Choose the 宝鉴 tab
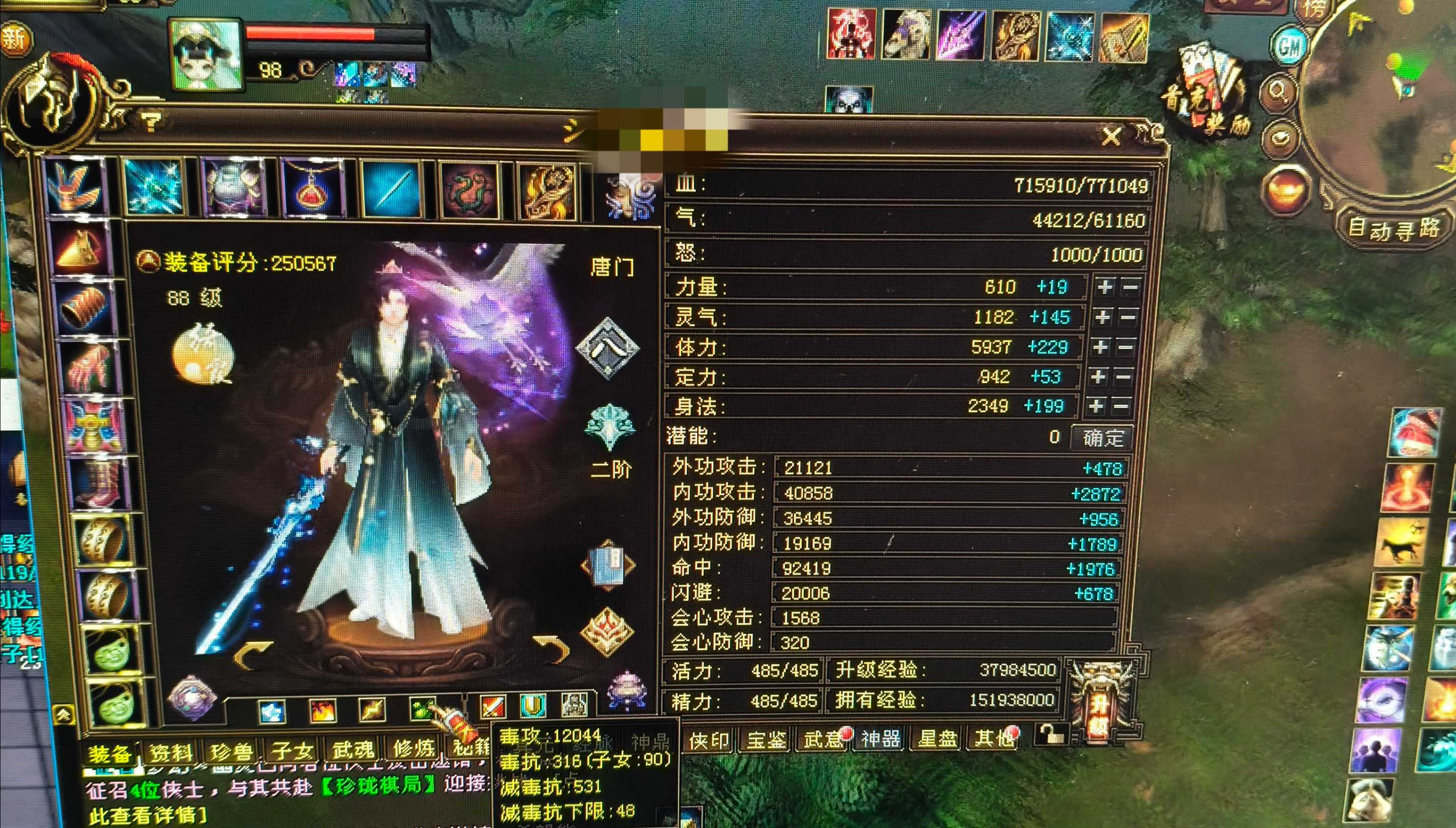 766,739
